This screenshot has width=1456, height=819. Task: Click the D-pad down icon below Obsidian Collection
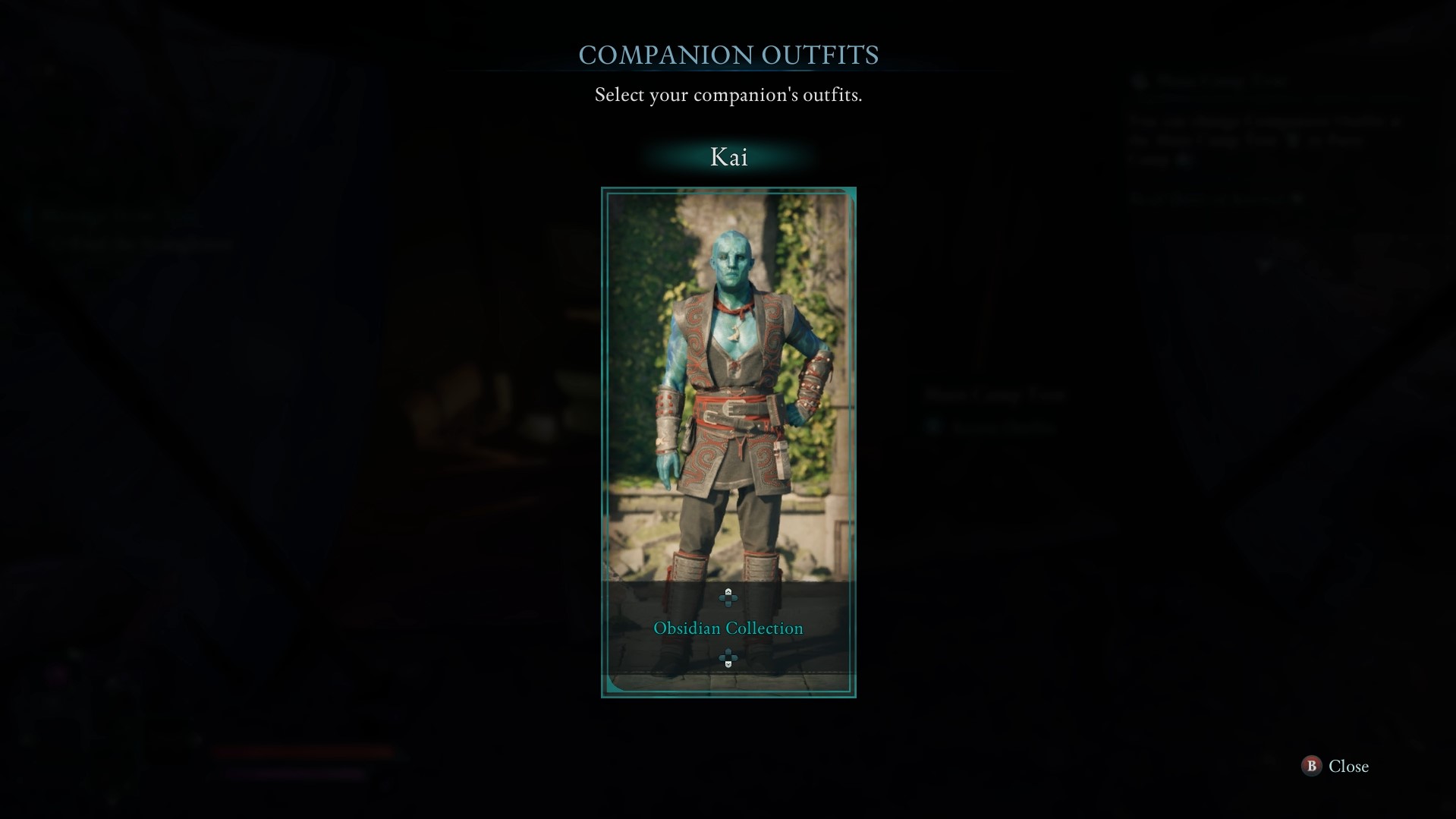(728, 659)
